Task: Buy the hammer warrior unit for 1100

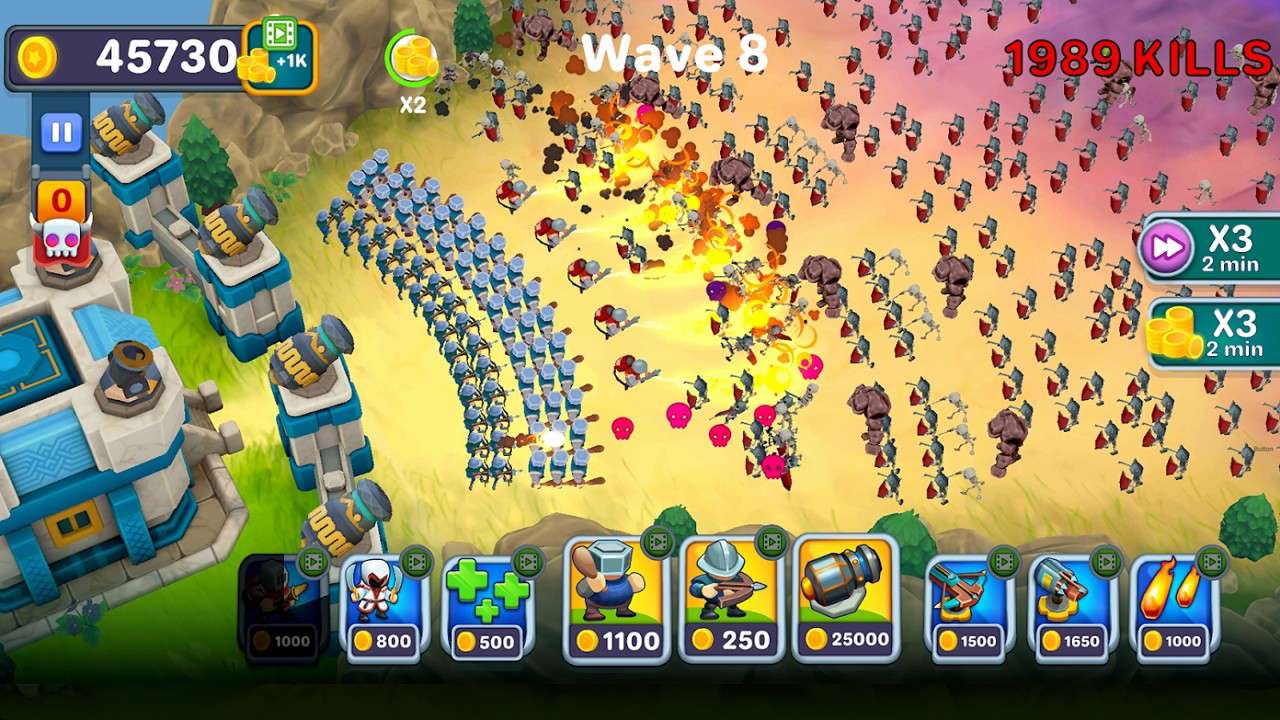Action: [615, 600]
